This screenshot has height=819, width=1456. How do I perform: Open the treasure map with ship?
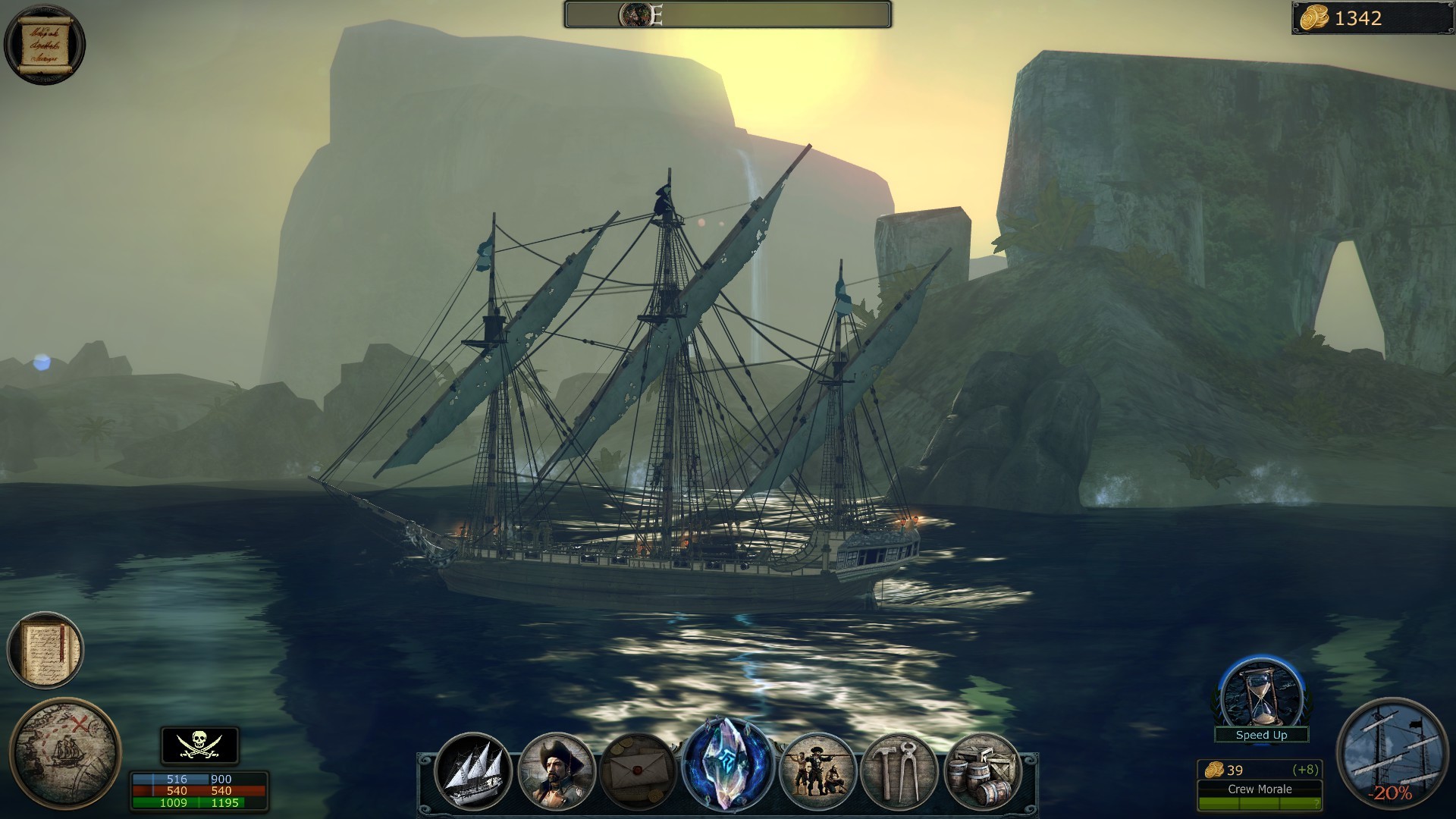pyautogui.click(x=65, y=753)
